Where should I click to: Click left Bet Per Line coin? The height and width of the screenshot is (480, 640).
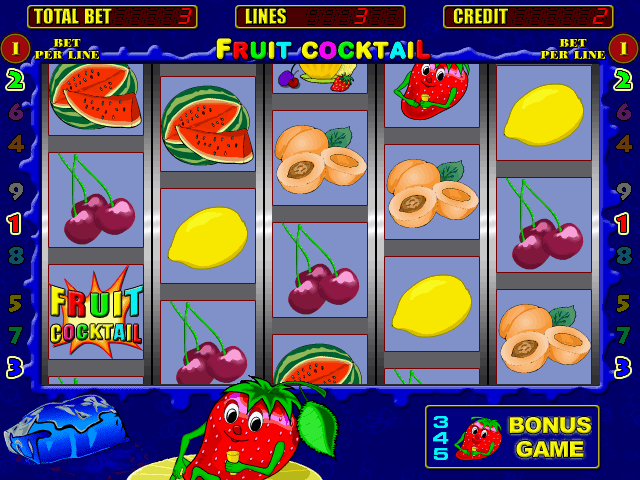pyautogui.click(x=15, y=47)
